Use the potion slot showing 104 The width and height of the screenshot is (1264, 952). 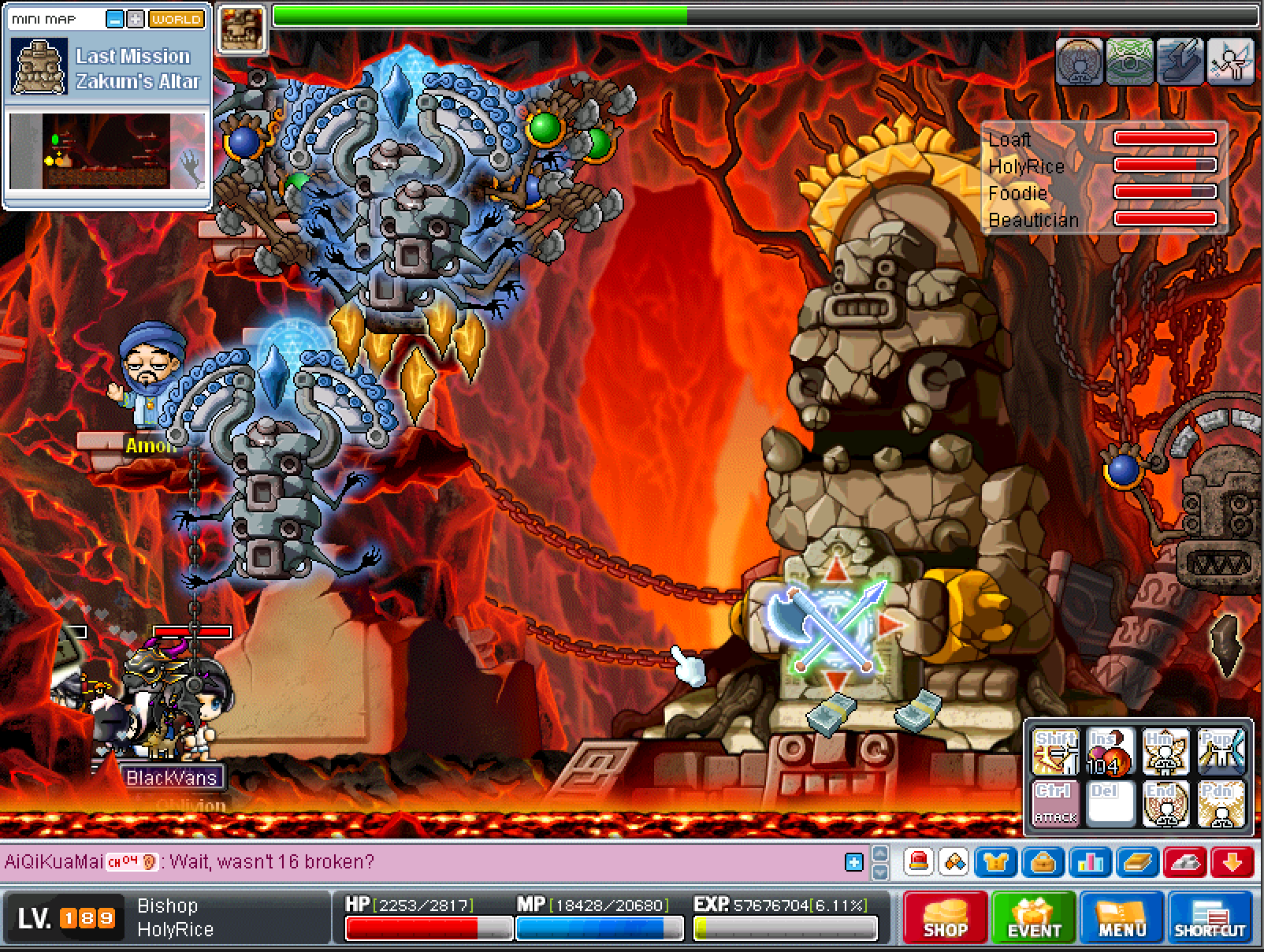pyautogui.click(x=1110, y=752)
